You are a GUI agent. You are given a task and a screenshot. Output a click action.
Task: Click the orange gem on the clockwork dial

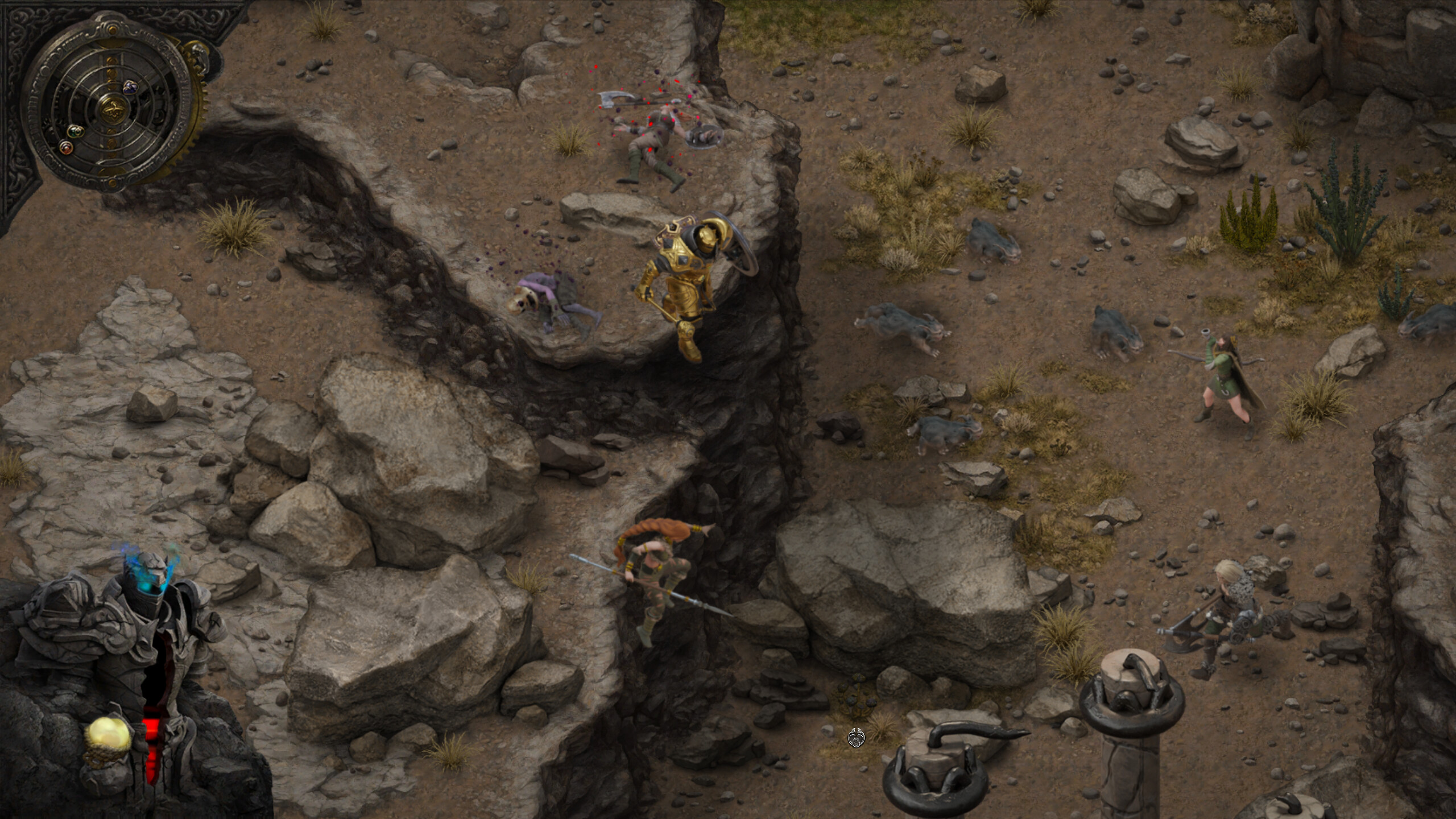point(66,148)
